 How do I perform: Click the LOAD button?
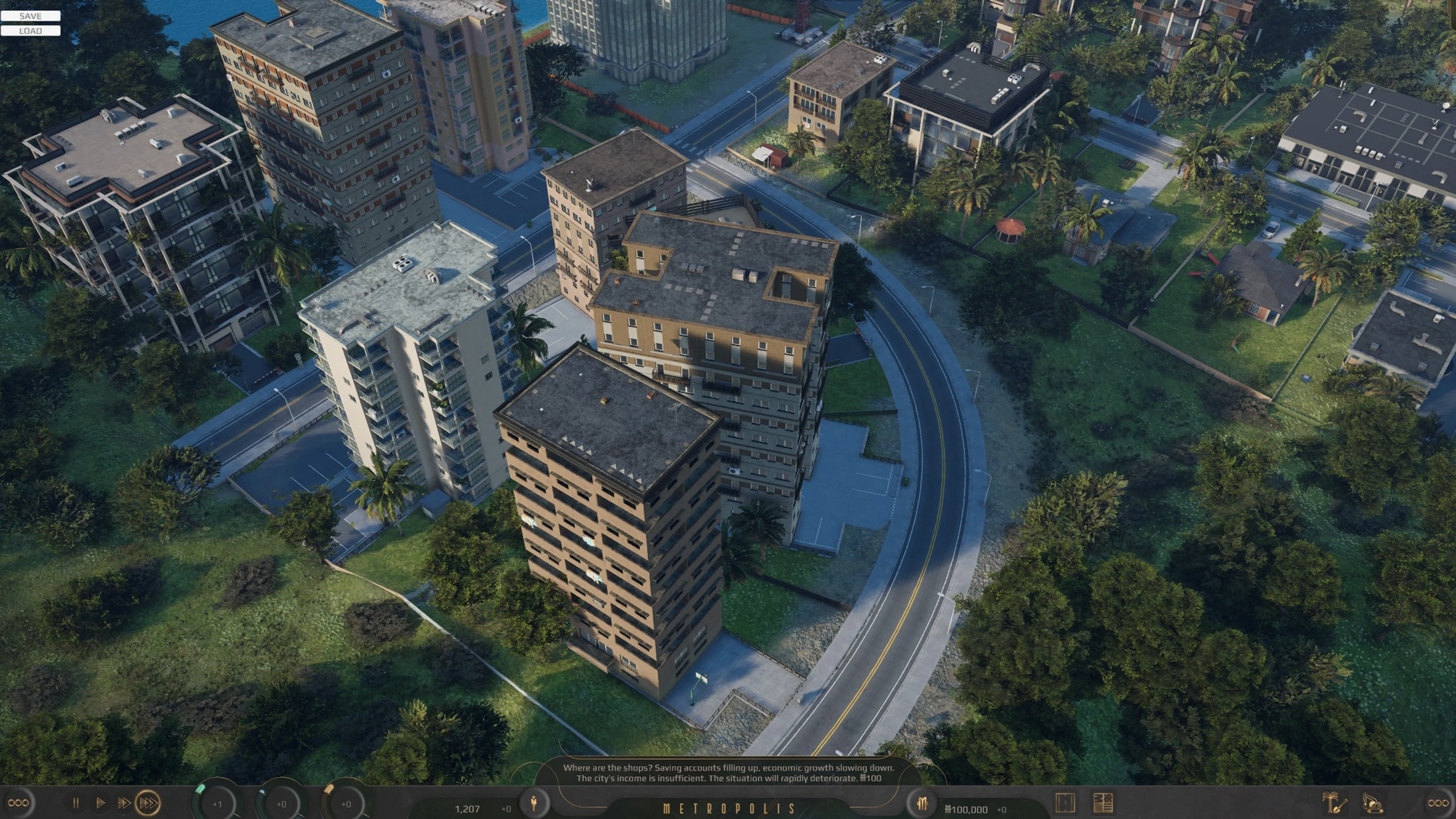coord(30,31)
